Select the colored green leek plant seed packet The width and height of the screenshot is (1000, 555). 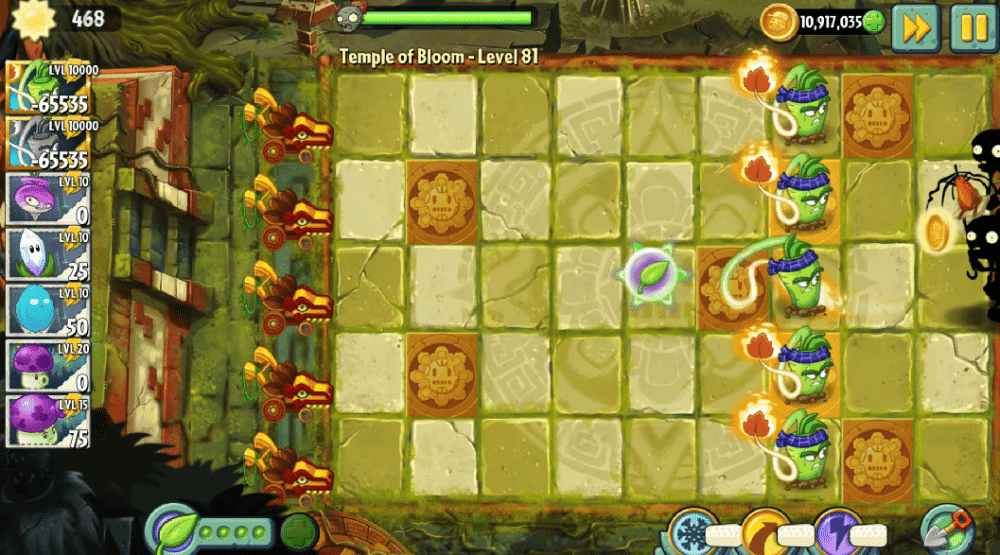tap(48, 87)
